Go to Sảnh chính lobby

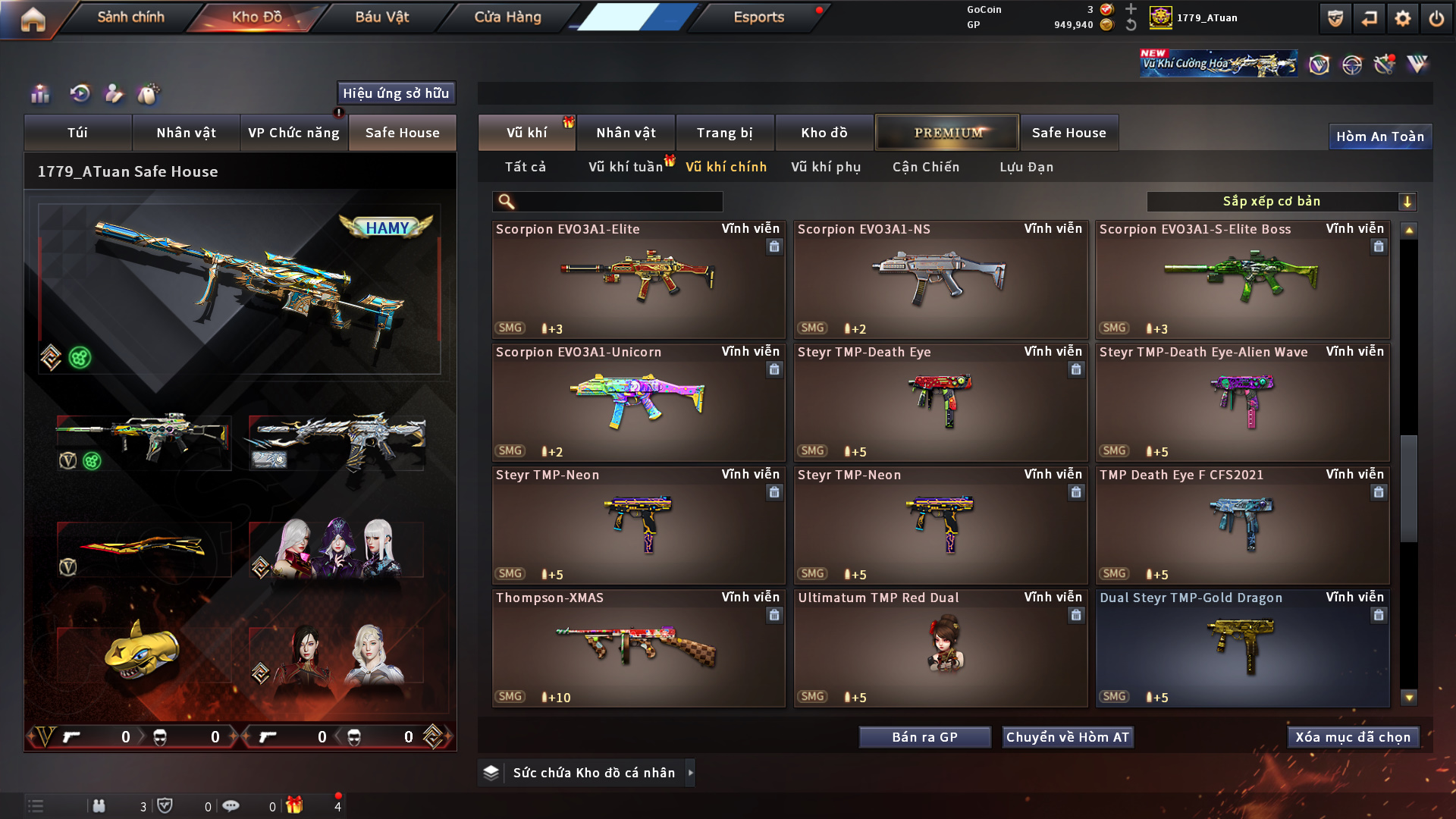130,17
